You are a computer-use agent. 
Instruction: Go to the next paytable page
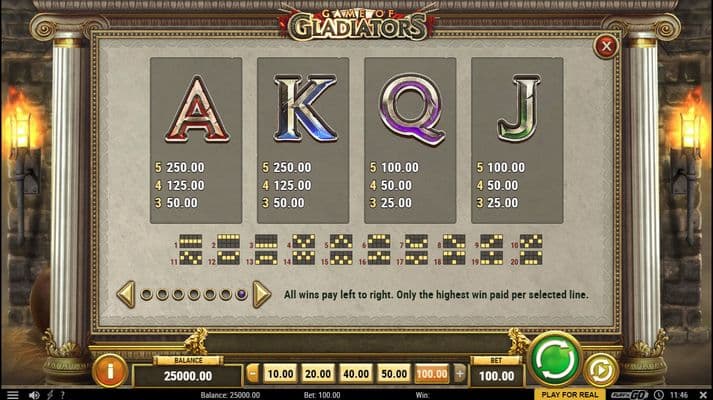tap(262, 294)
